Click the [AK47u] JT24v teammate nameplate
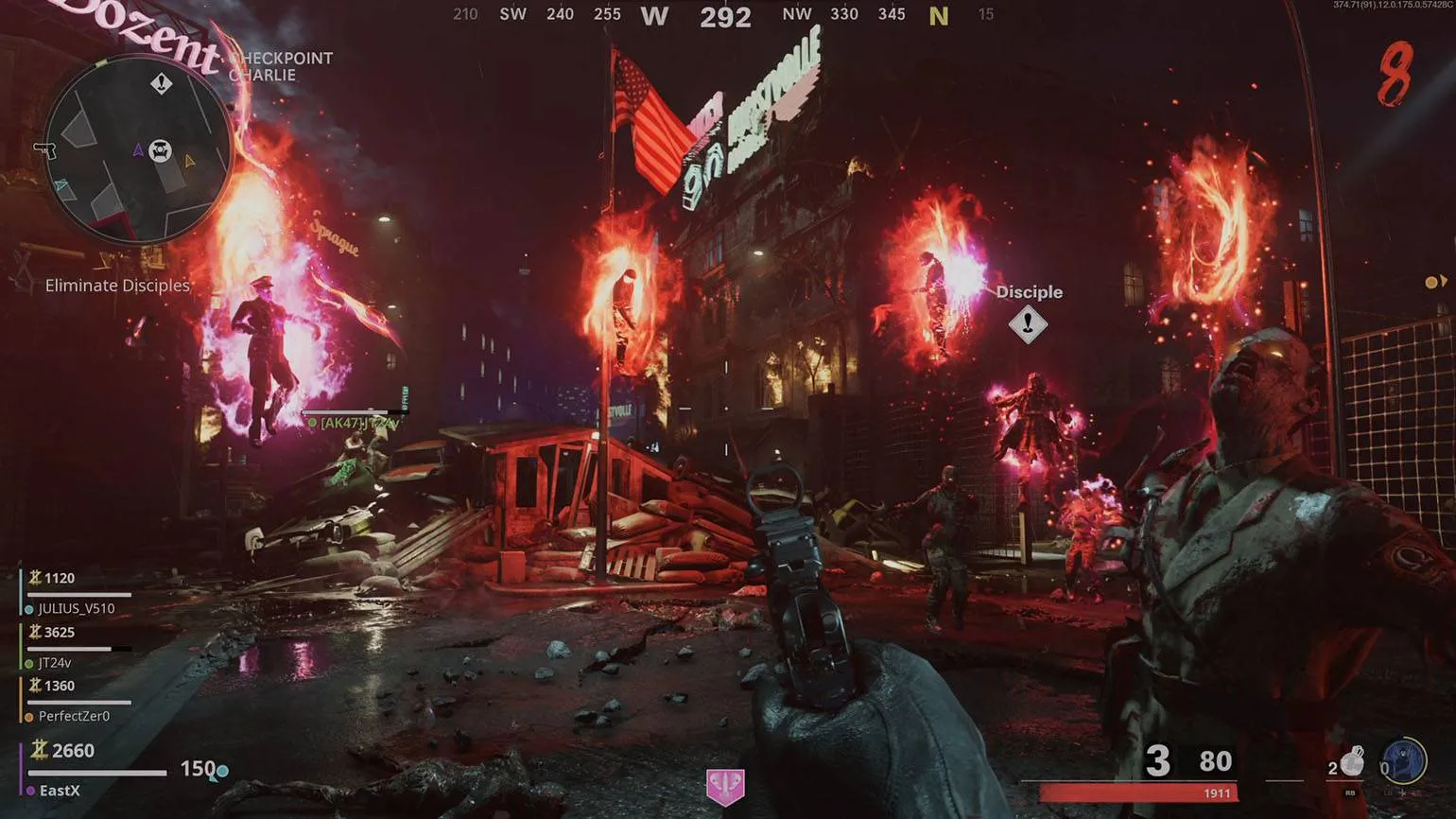1456x819 pixels. pyautogui.click(x=358, y=423)
